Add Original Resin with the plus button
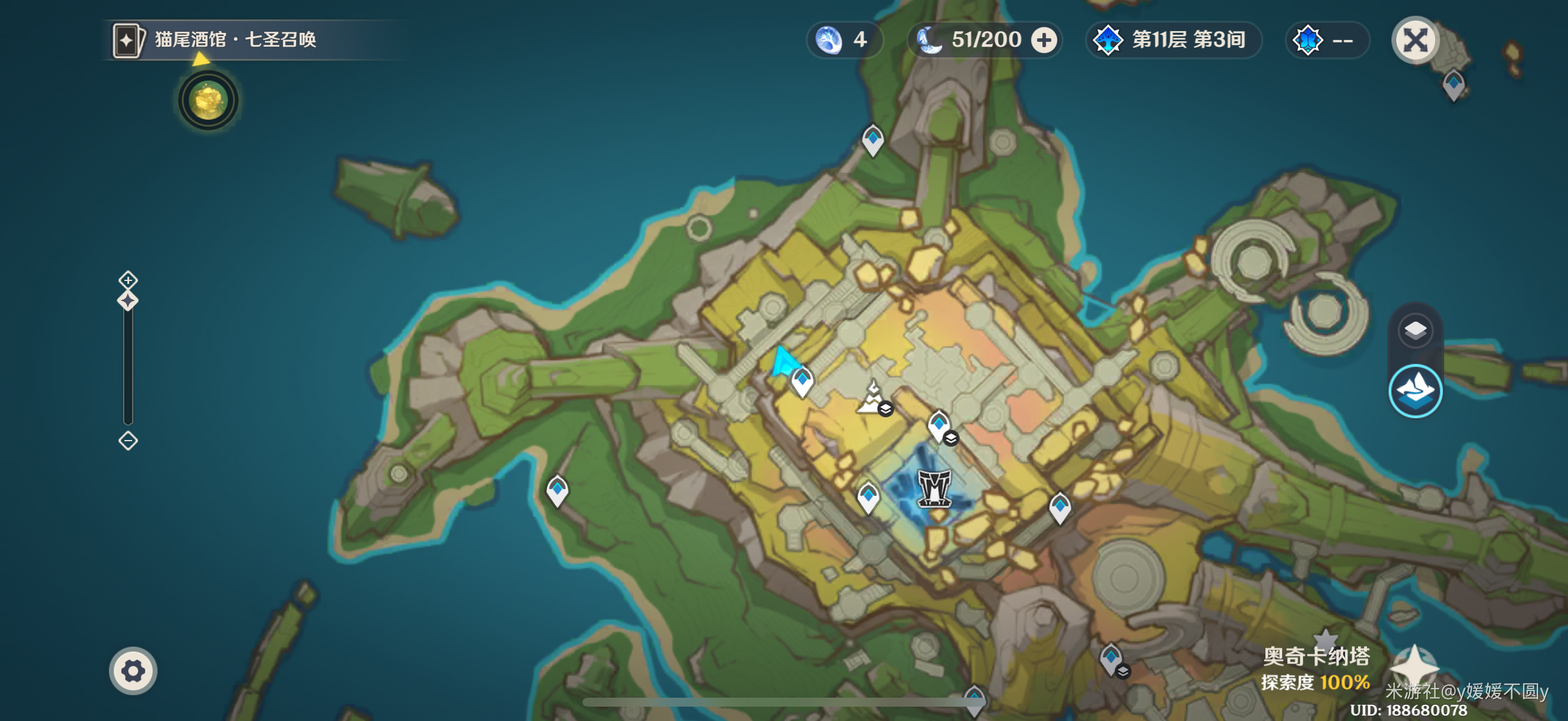 [1044, 40]
